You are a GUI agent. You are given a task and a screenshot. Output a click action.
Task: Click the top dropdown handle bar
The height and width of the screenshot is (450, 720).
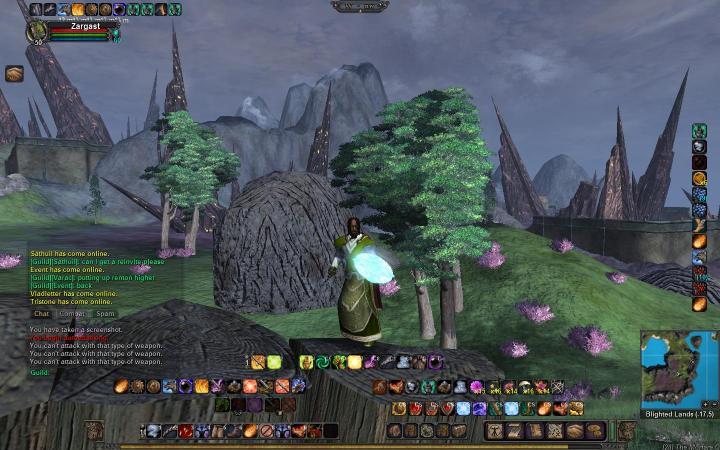pyautogui.click(x=359, y=6)
